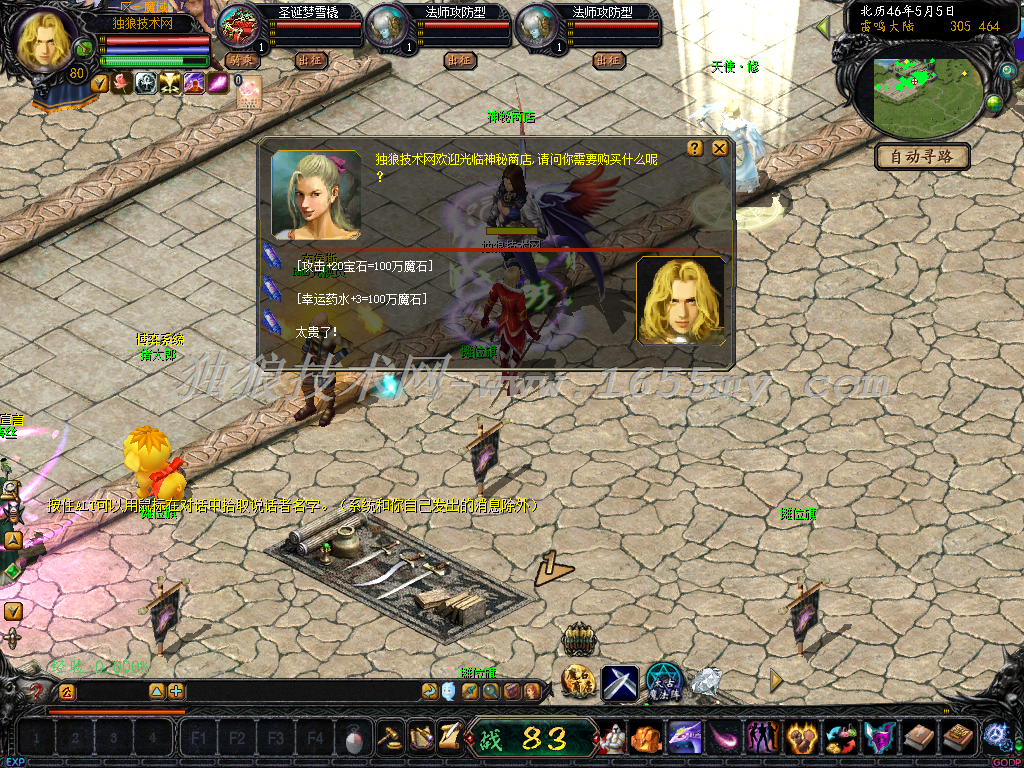Expand the shortcut row with yellow arrow

click(776, 680)
